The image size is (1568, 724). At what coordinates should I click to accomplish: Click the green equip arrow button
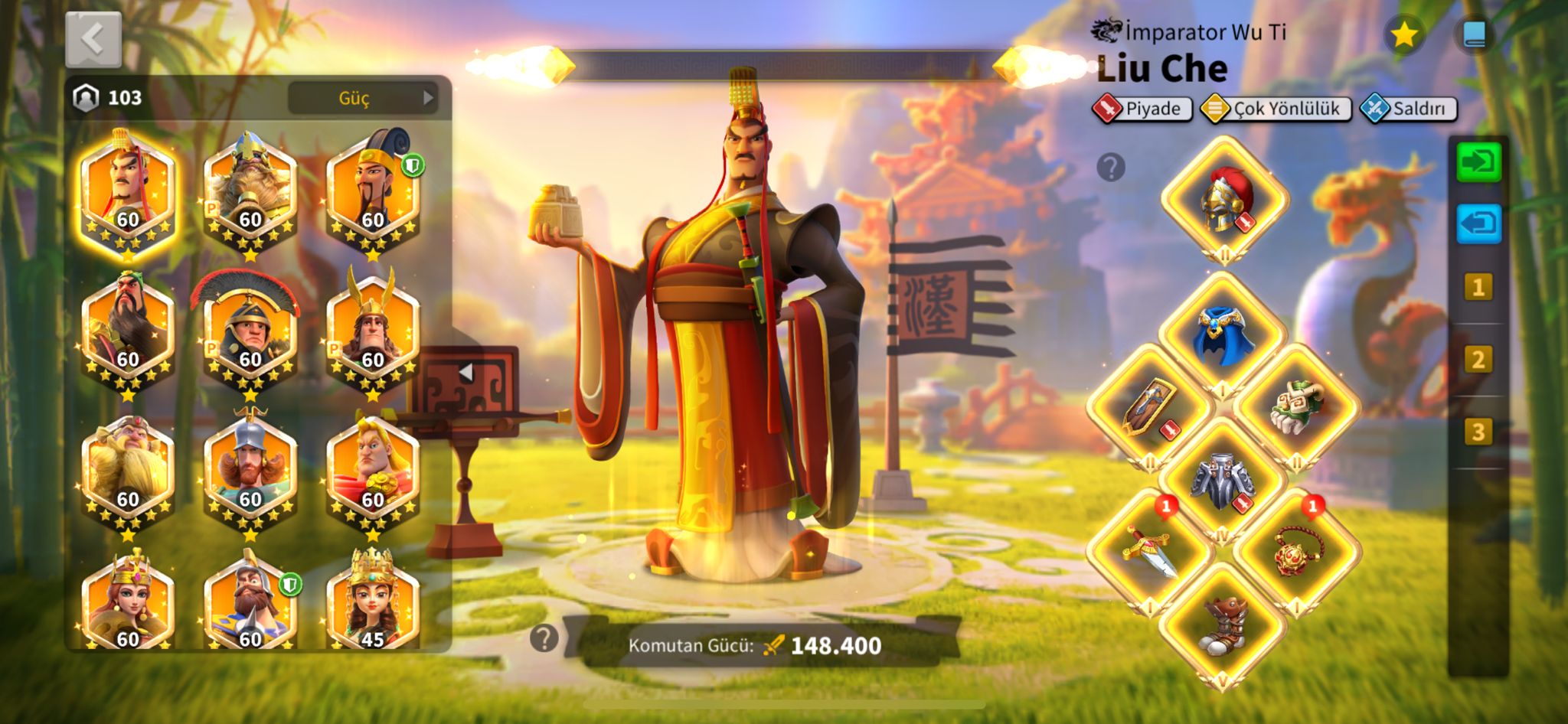1478,162
